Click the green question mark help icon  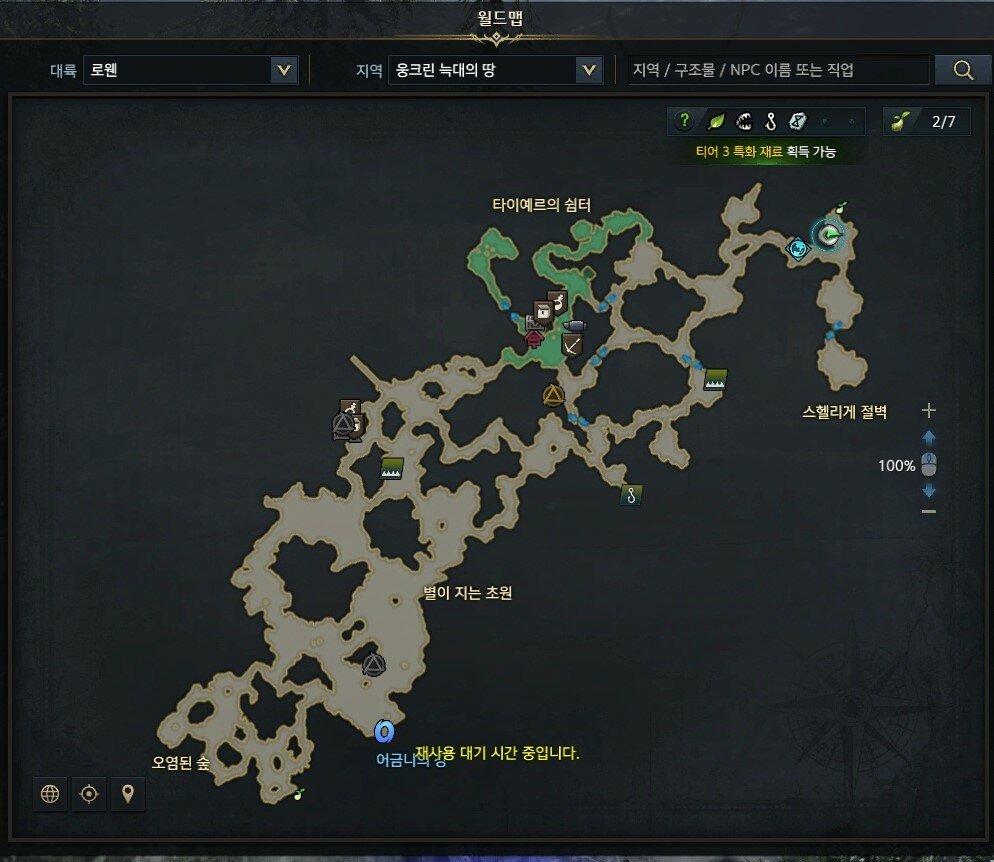click(x=685, y=122)
